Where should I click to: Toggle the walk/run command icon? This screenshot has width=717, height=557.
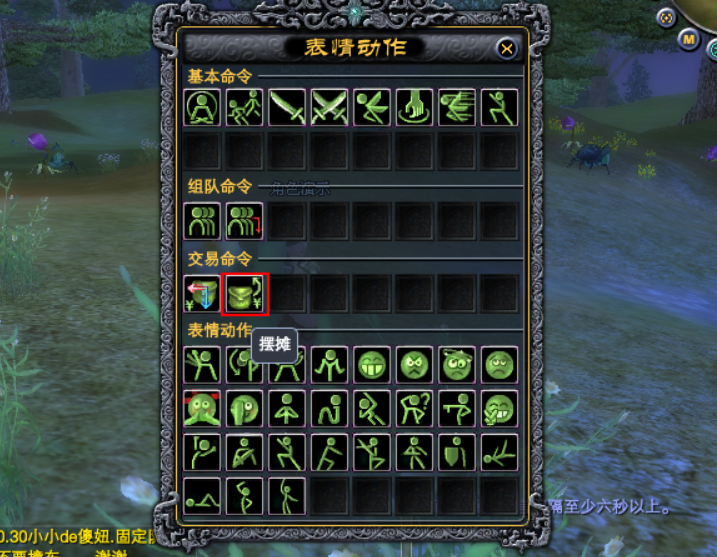[x=244, y=107]
